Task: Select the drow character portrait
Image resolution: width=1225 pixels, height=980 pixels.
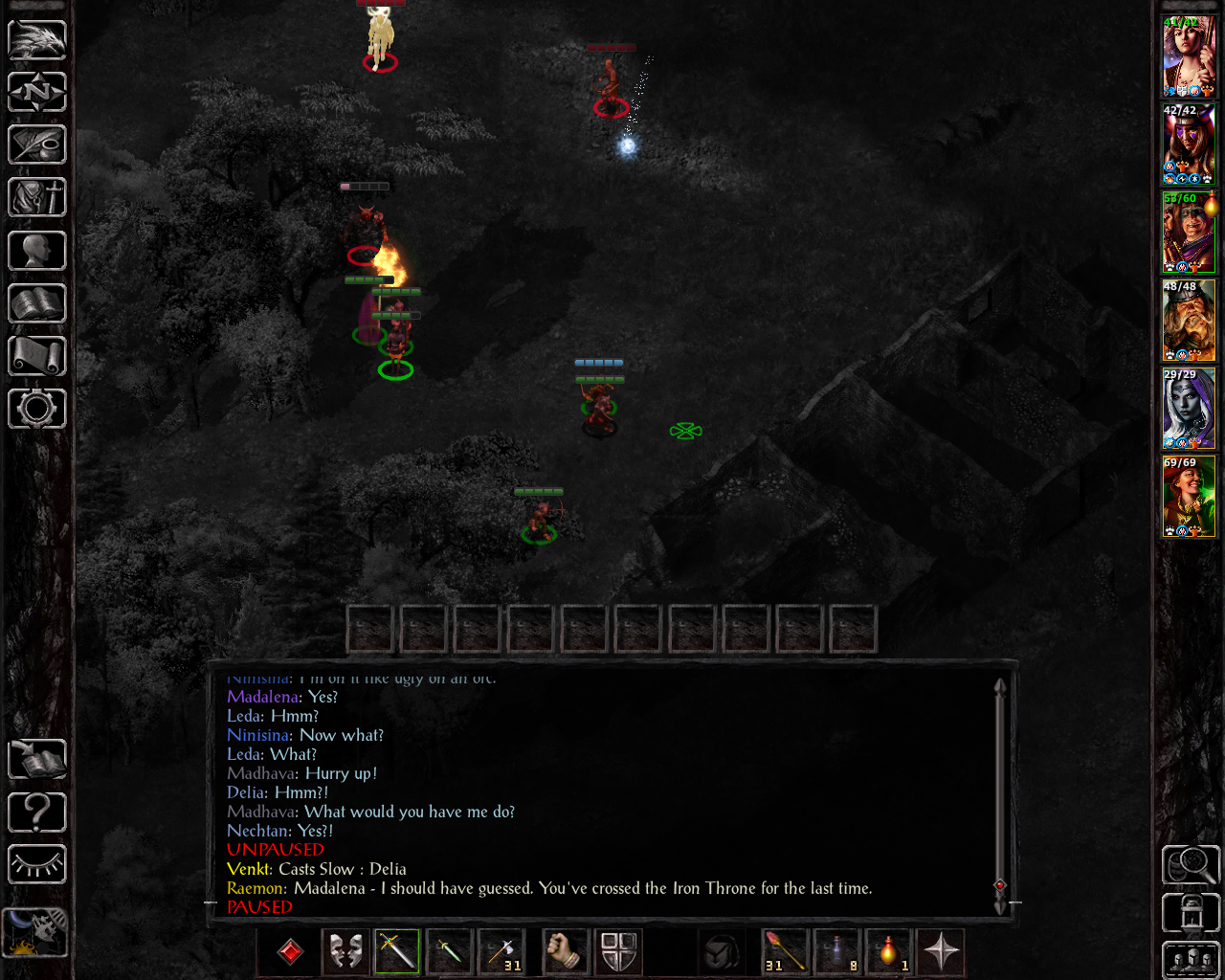Action: coord(1189,409)
